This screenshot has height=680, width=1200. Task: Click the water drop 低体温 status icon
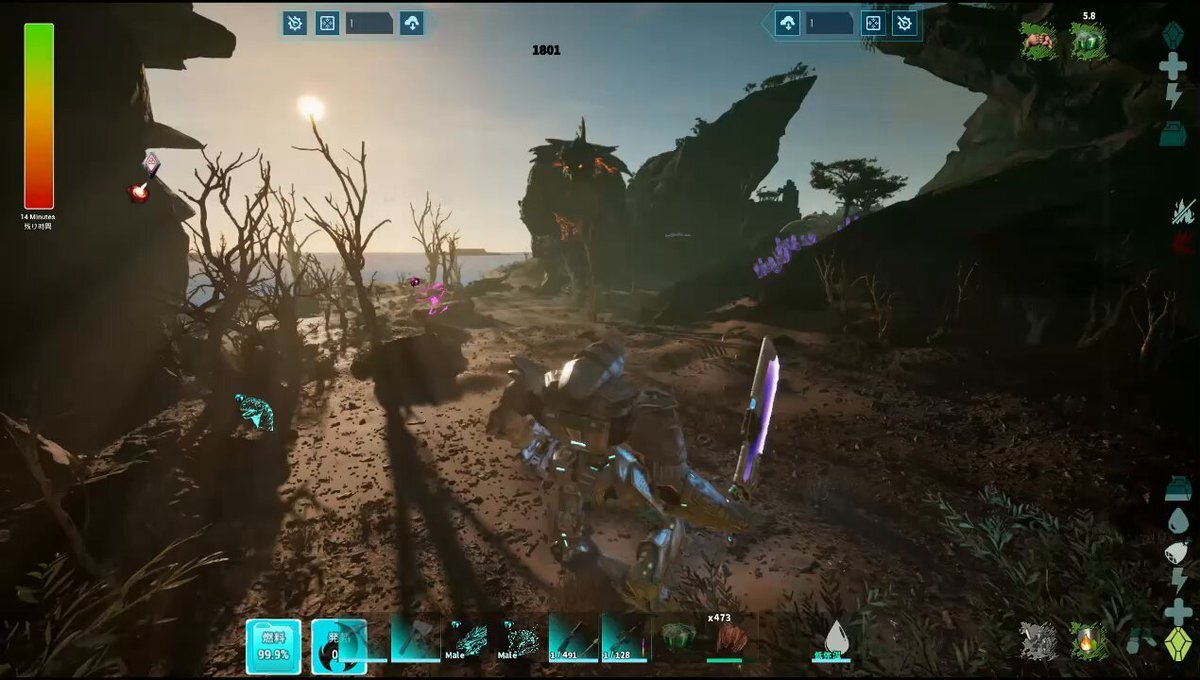click(x=835, y=638)
